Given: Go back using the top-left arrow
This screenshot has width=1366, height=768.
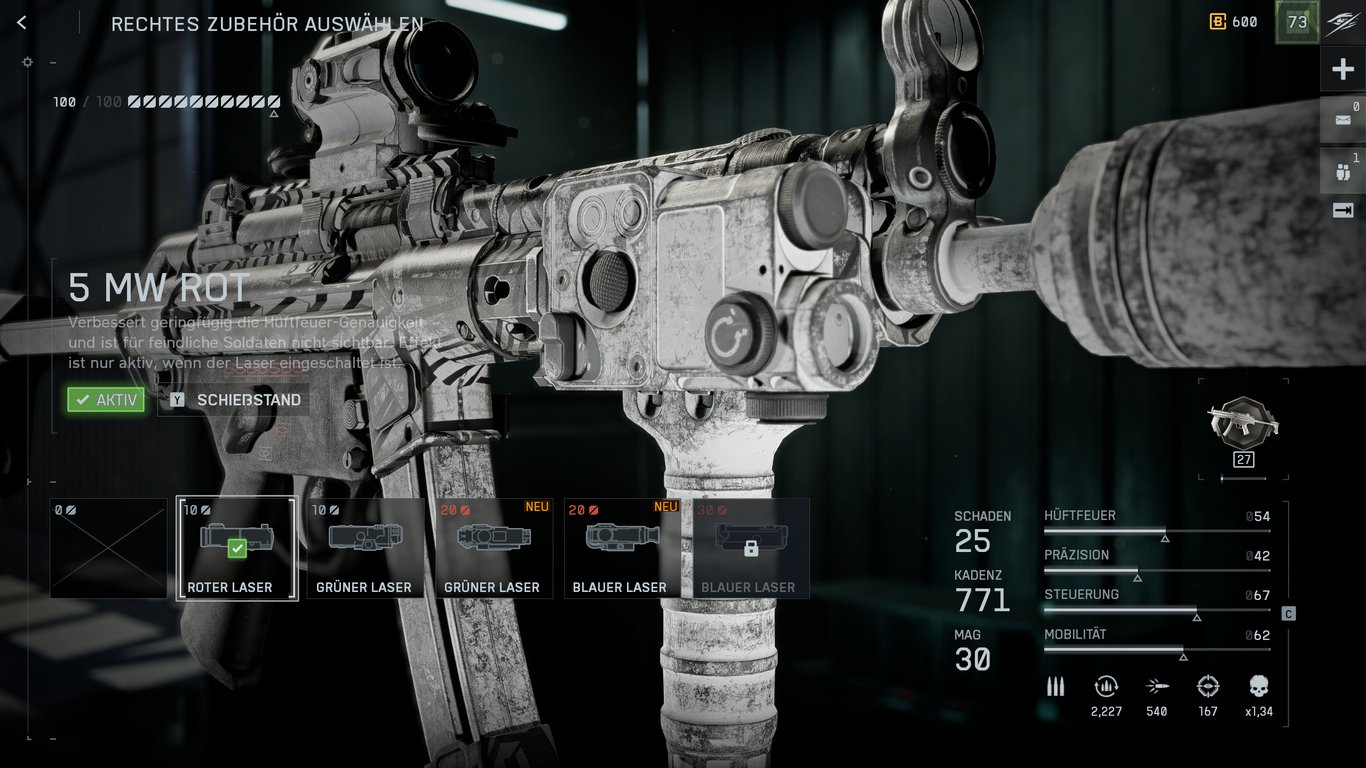Looking at the screenshot, I should click(22, 23).
